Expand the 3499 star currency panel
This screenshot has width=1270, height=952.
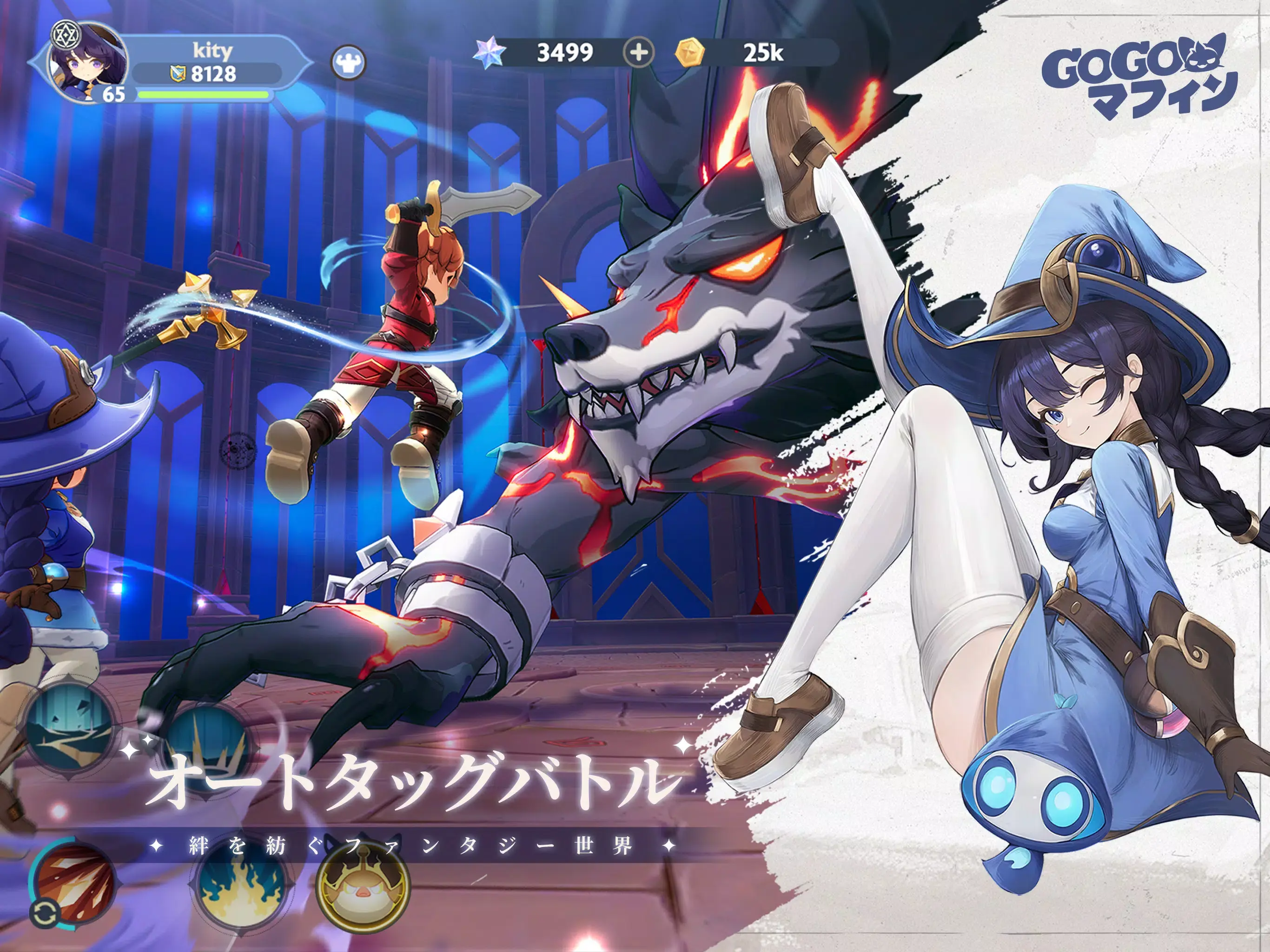coord(566,52)
